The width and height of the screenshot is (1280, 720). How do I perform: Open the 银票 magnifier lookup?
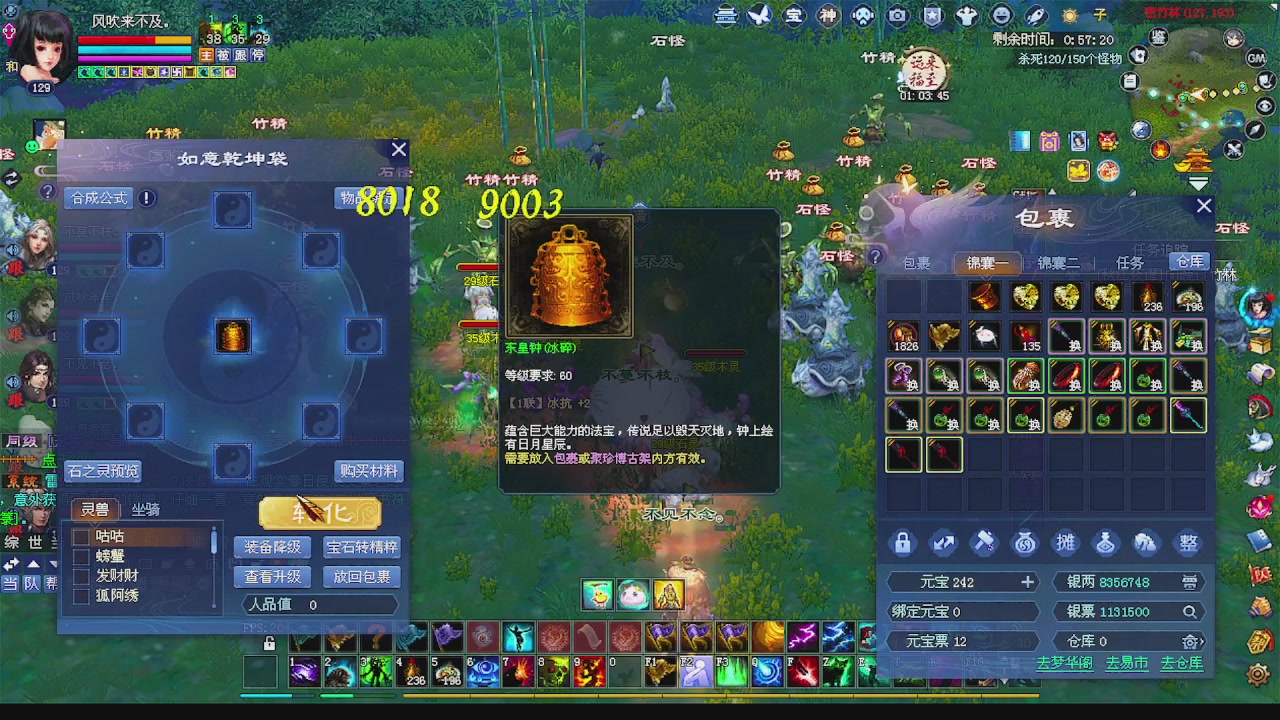coord(1190,611)
